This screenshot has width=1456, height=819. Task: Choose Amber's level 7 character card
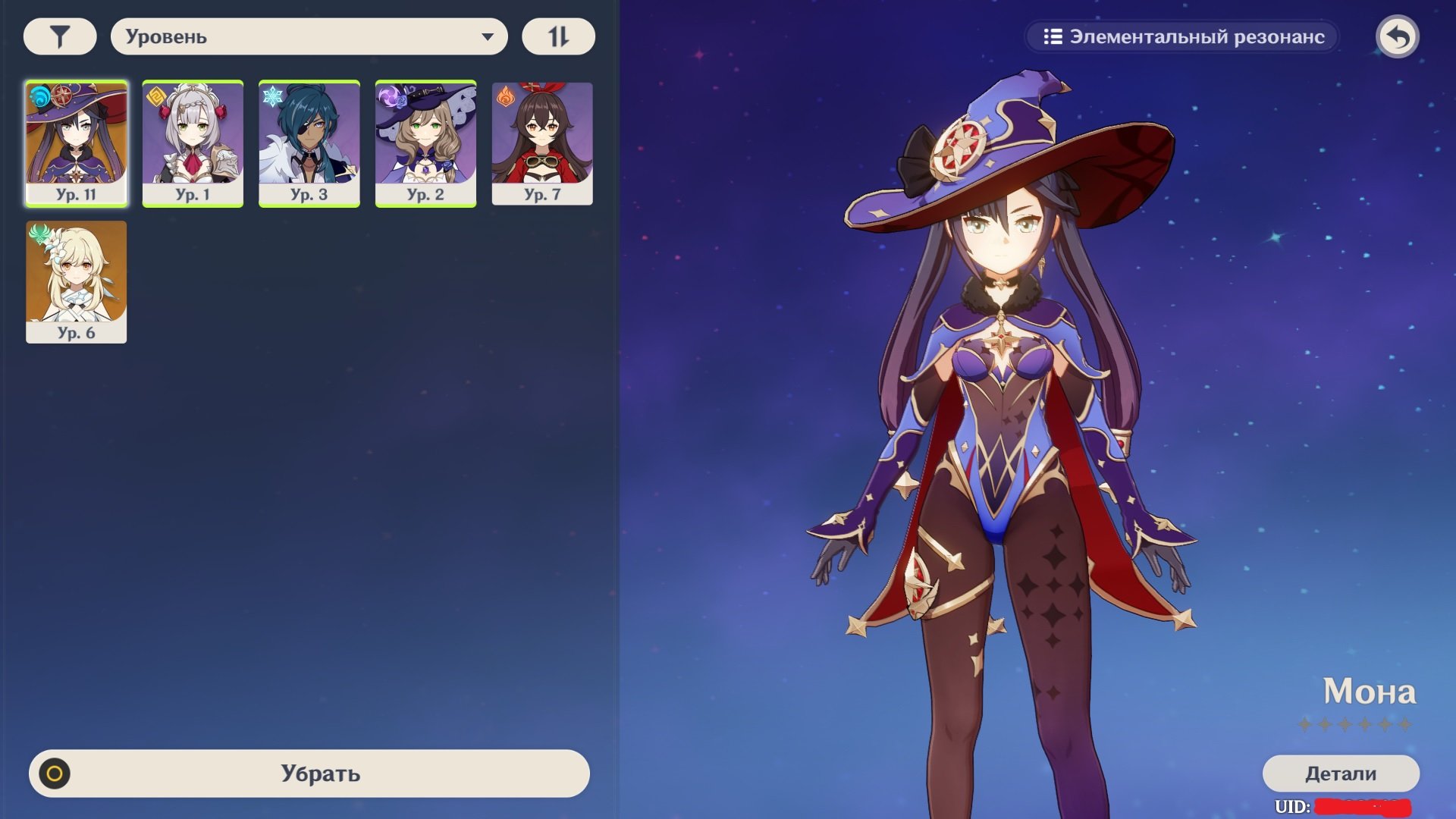tap(542, 143)
